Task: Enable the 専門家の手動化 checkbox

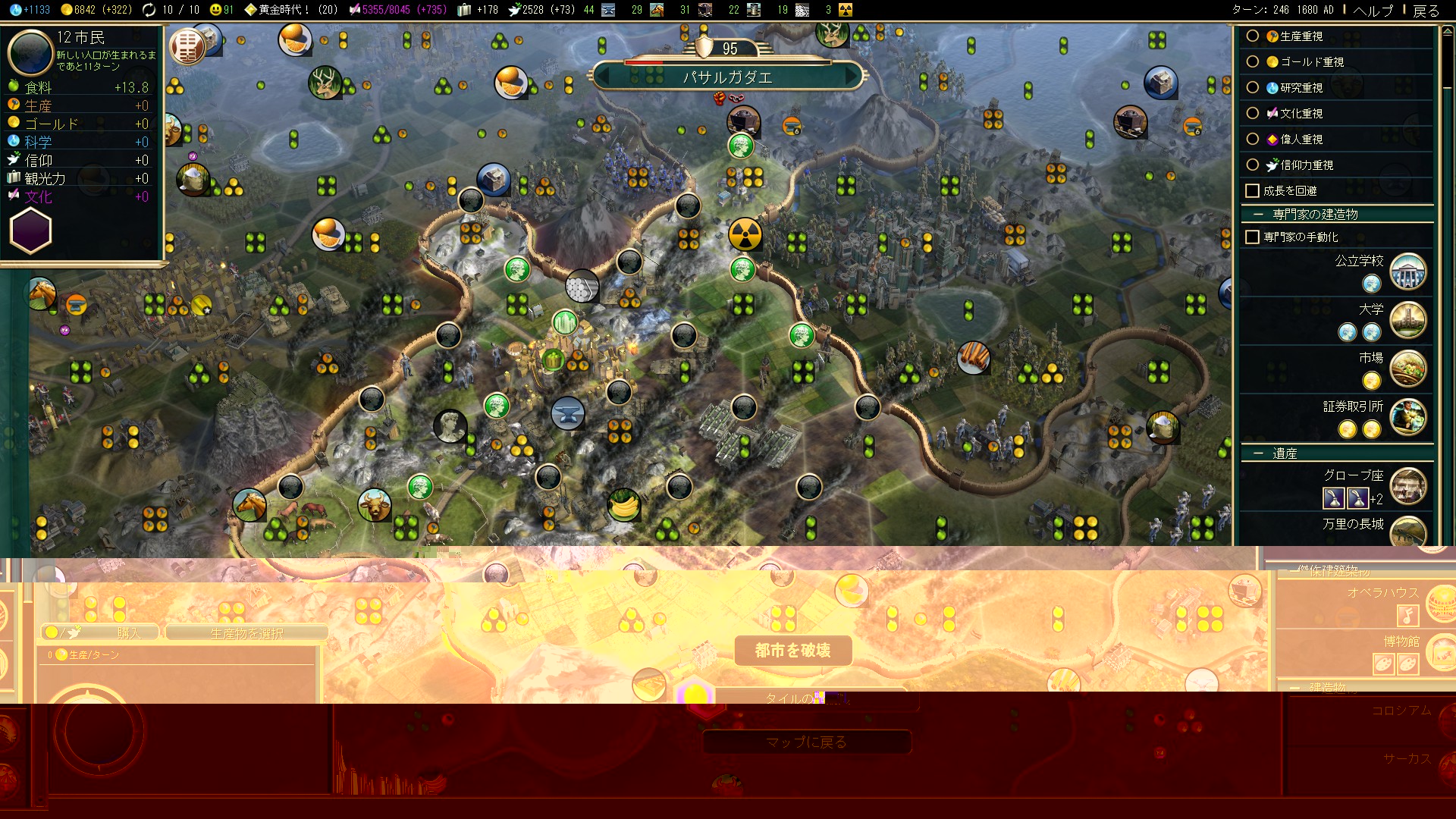Action: pyautogui.click(x=1253, y=237)
